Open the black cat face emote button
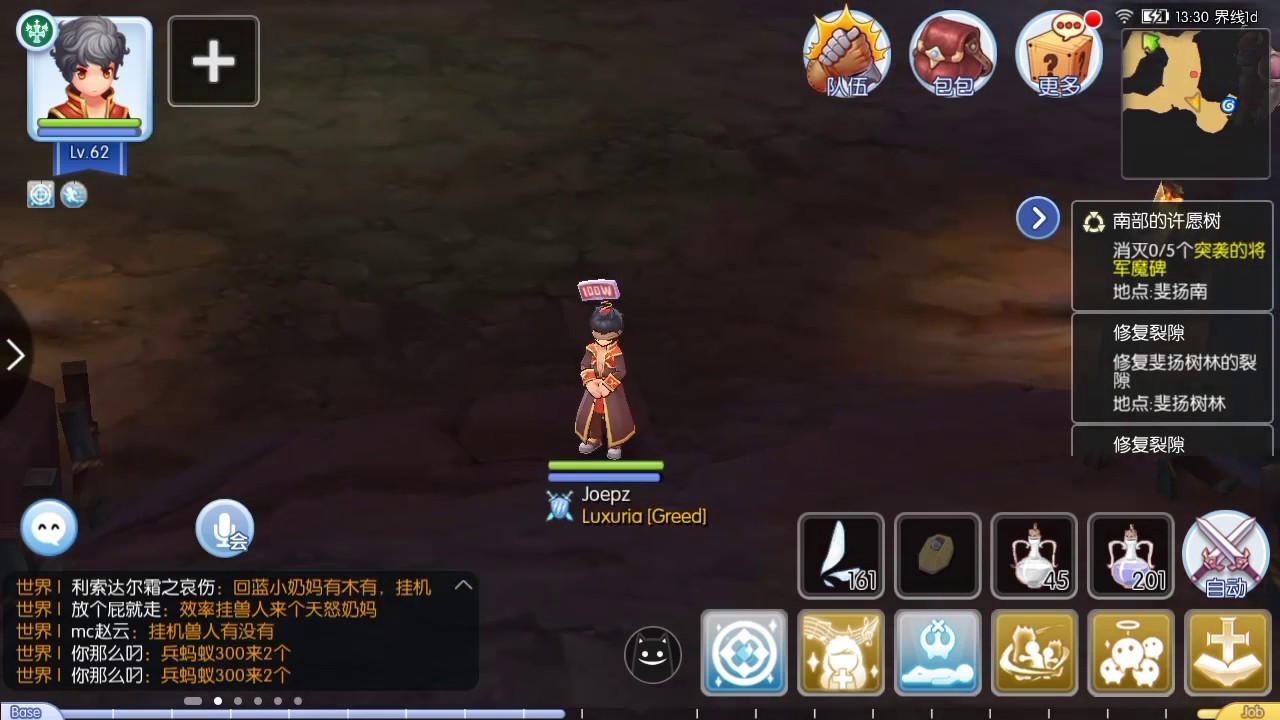The image size is (1280, 720). [x=652, y=655]
